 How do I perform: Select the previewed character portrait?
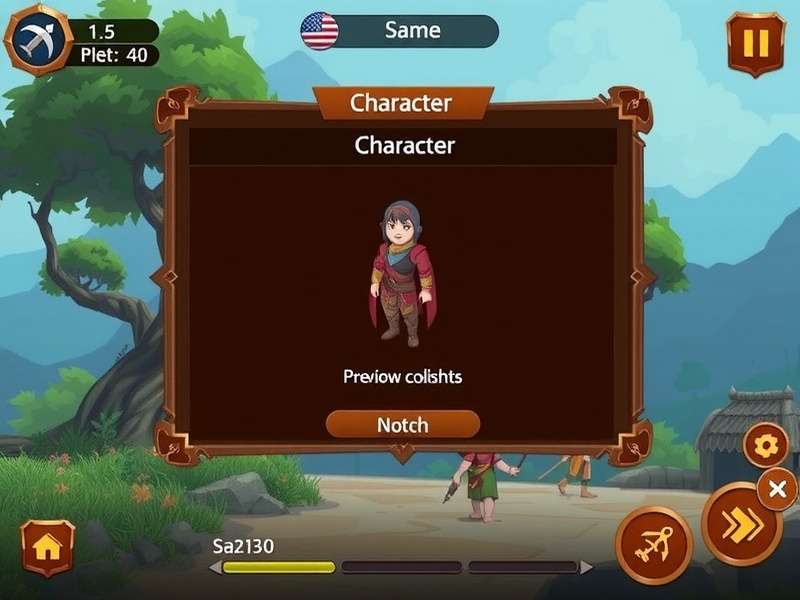click(x=403, y=273)
